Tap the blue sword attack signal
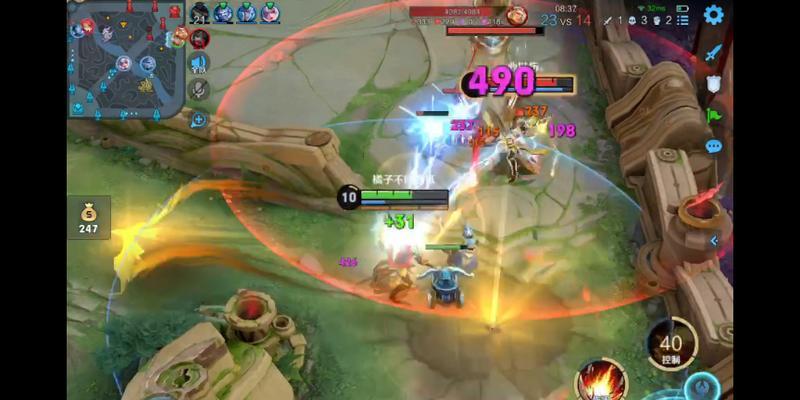 click(x=713, y=52)
